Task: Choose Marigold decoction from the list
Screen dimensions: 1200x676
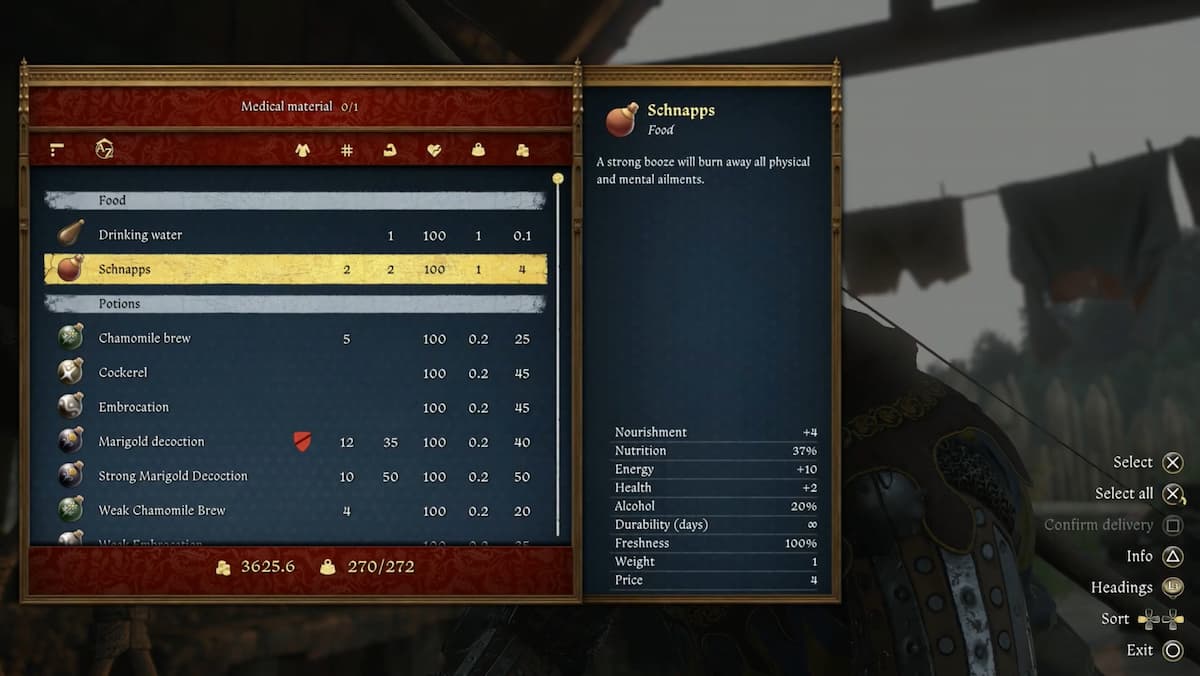Action: click(x=295, y=442)
